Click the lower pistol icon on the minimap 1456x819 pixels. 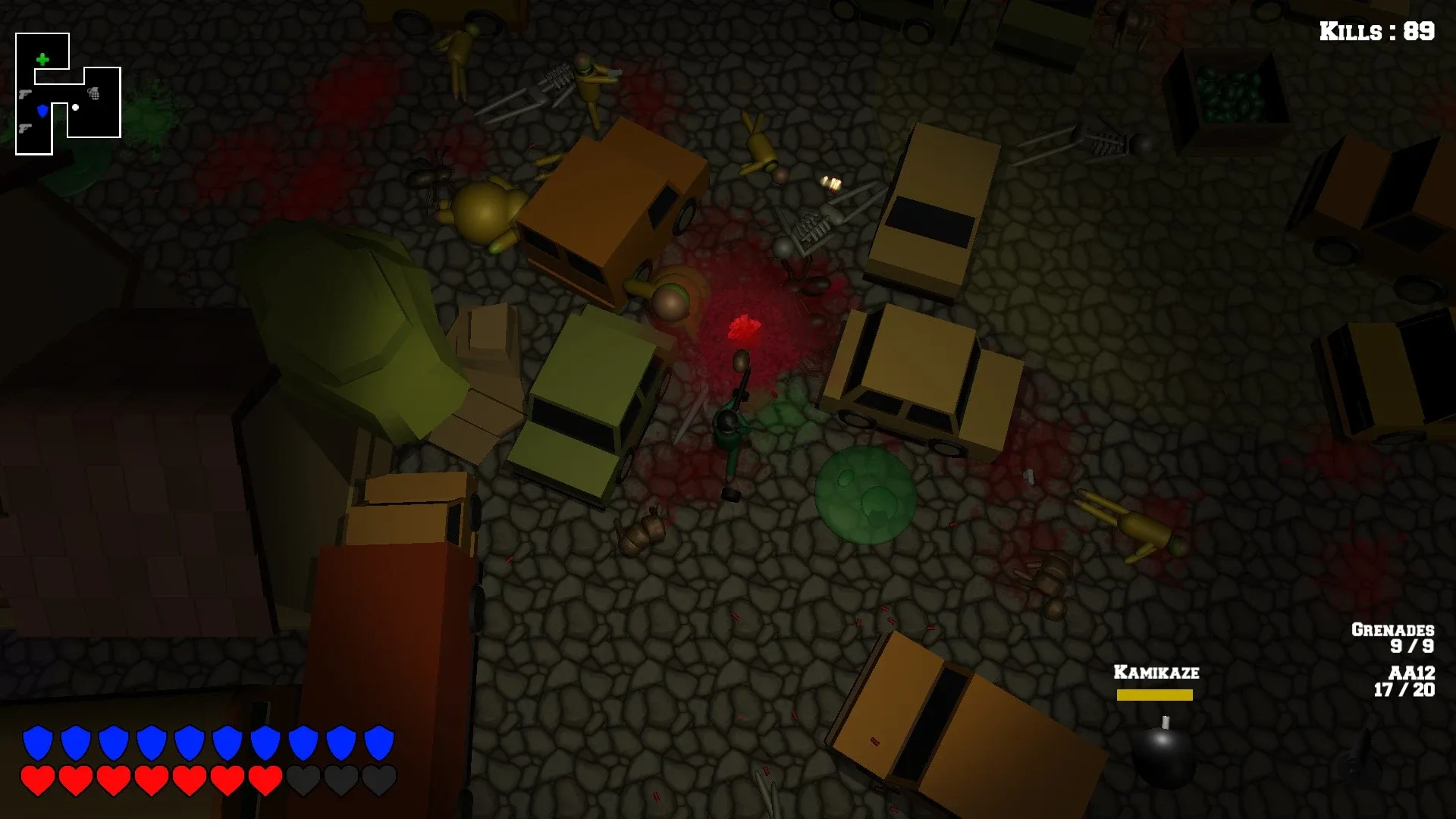pos(25,129)
